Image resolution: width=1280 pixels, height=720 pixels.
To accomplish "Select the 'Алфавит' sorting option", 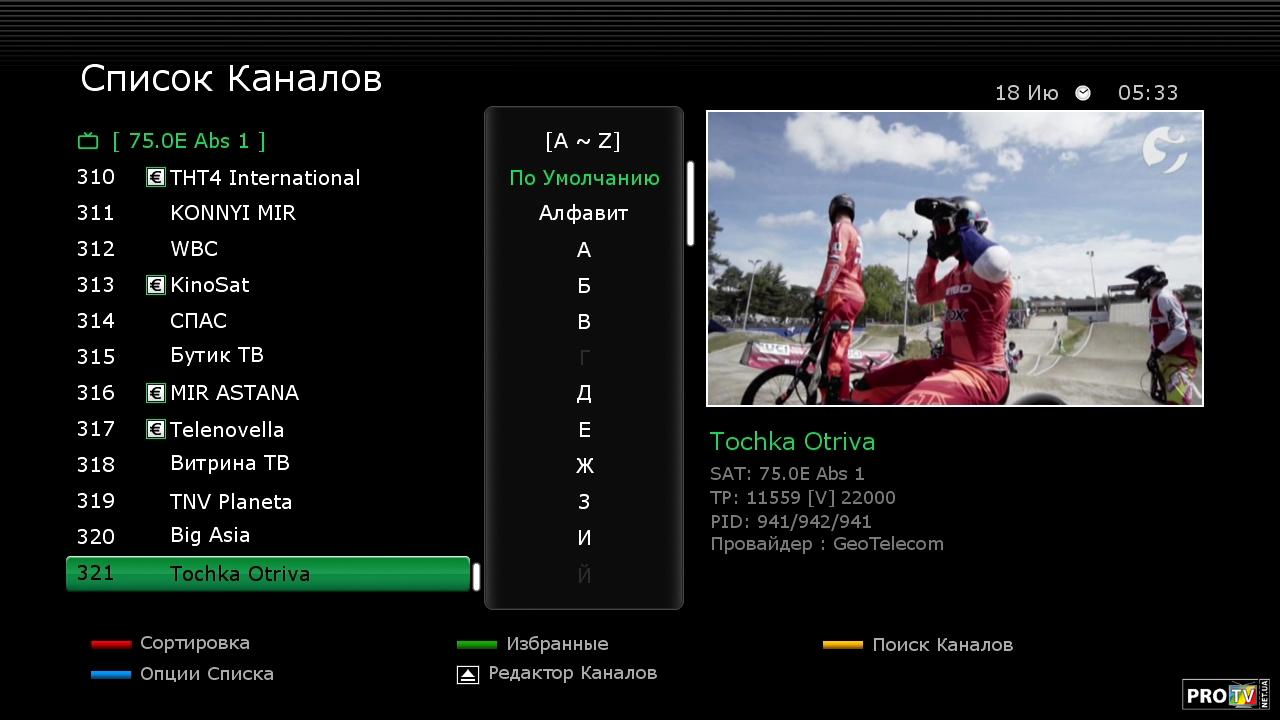I will (584, 213).
